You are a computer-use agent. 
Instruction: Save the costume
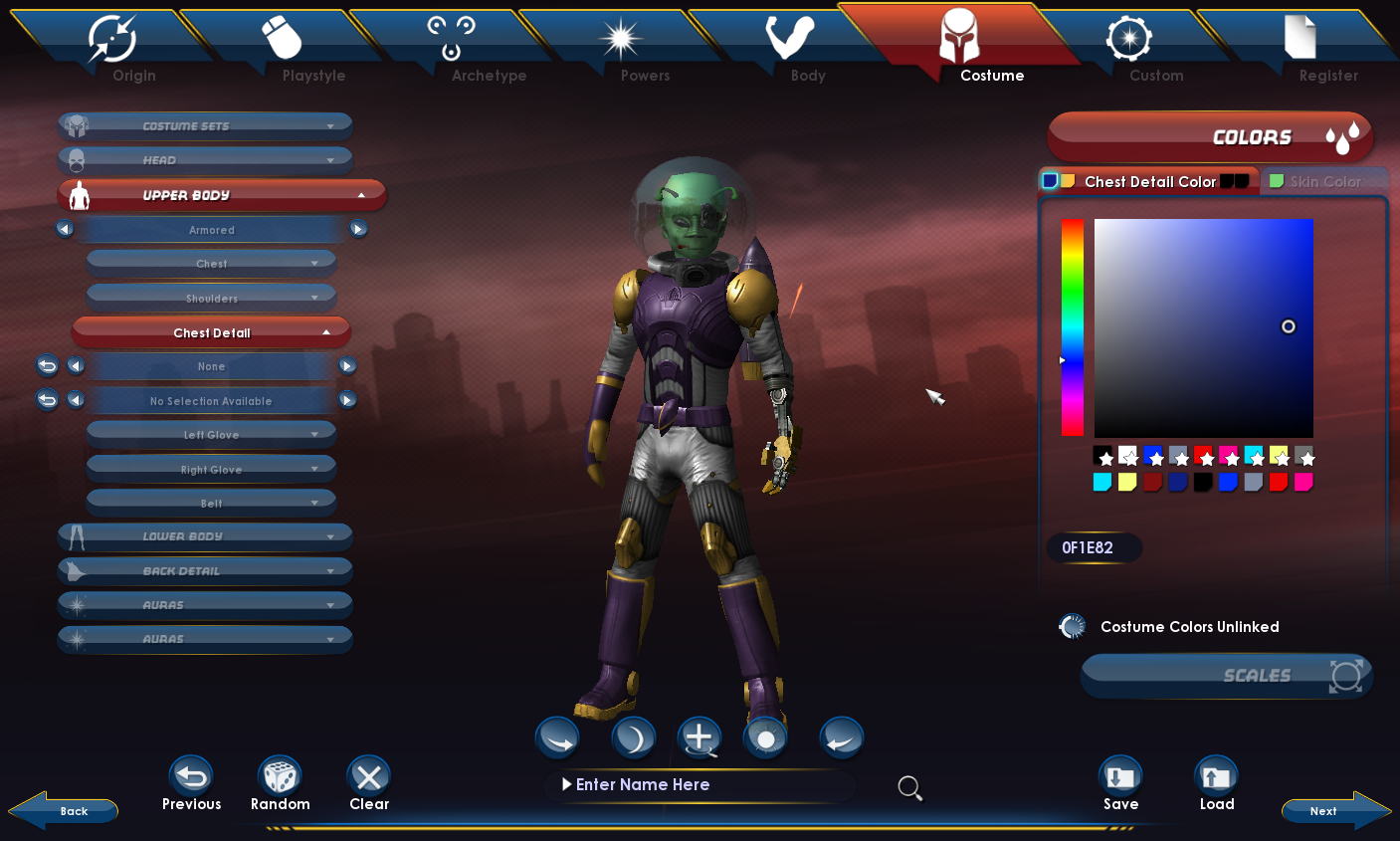[1120, 784]
